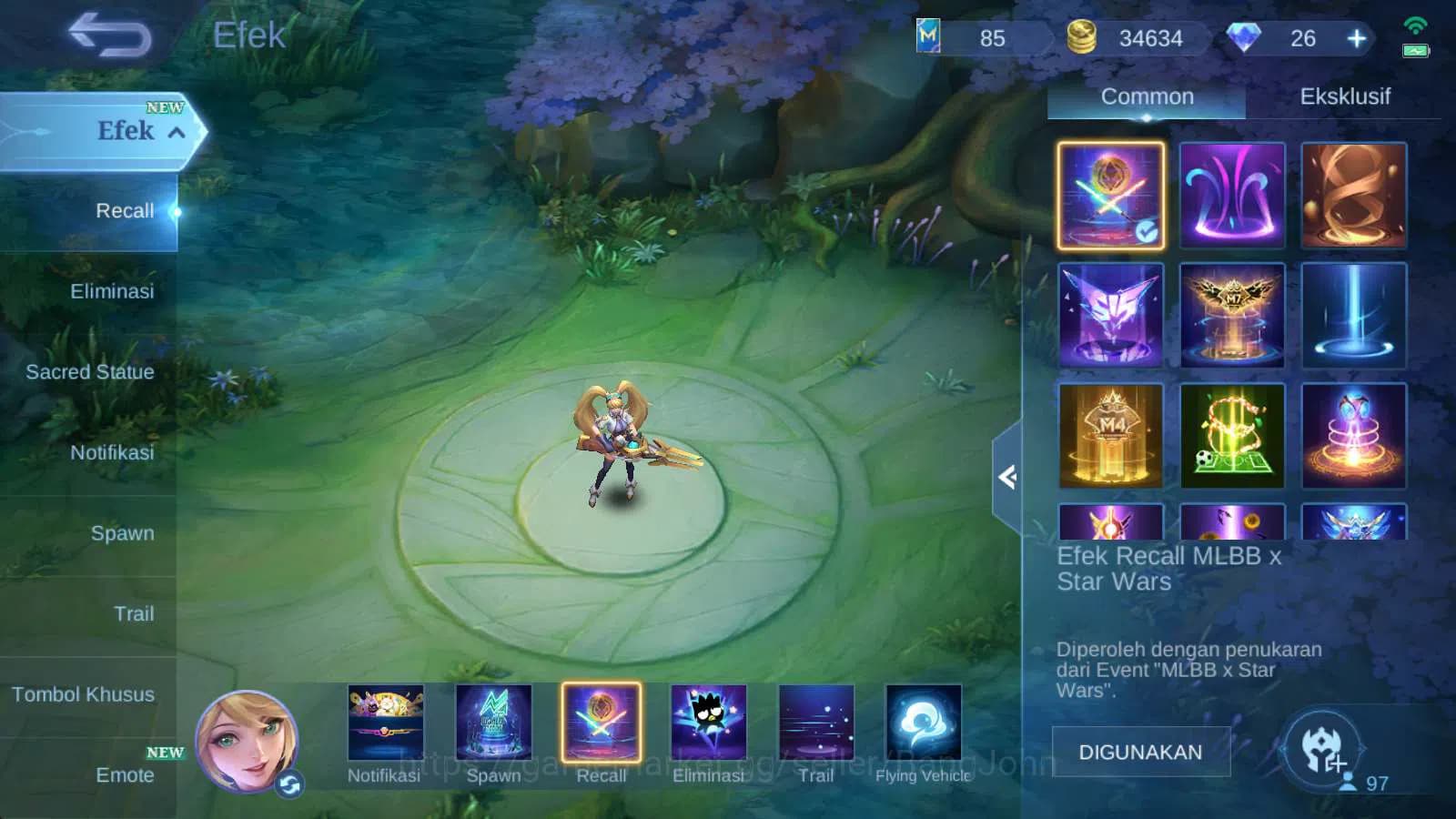Select the blue light beam recall effect
This screenshot has width=1456, height=819.
1354,314
